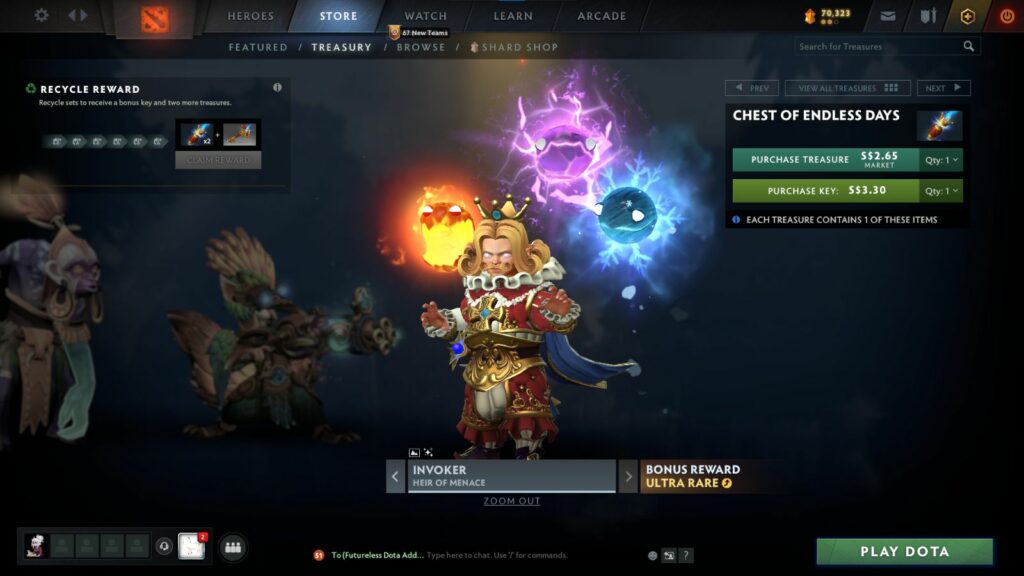Purchase Treasure for S$2.65
Image resolution: width=1024 pixels, height=576 pixels.
pos(825,160)
